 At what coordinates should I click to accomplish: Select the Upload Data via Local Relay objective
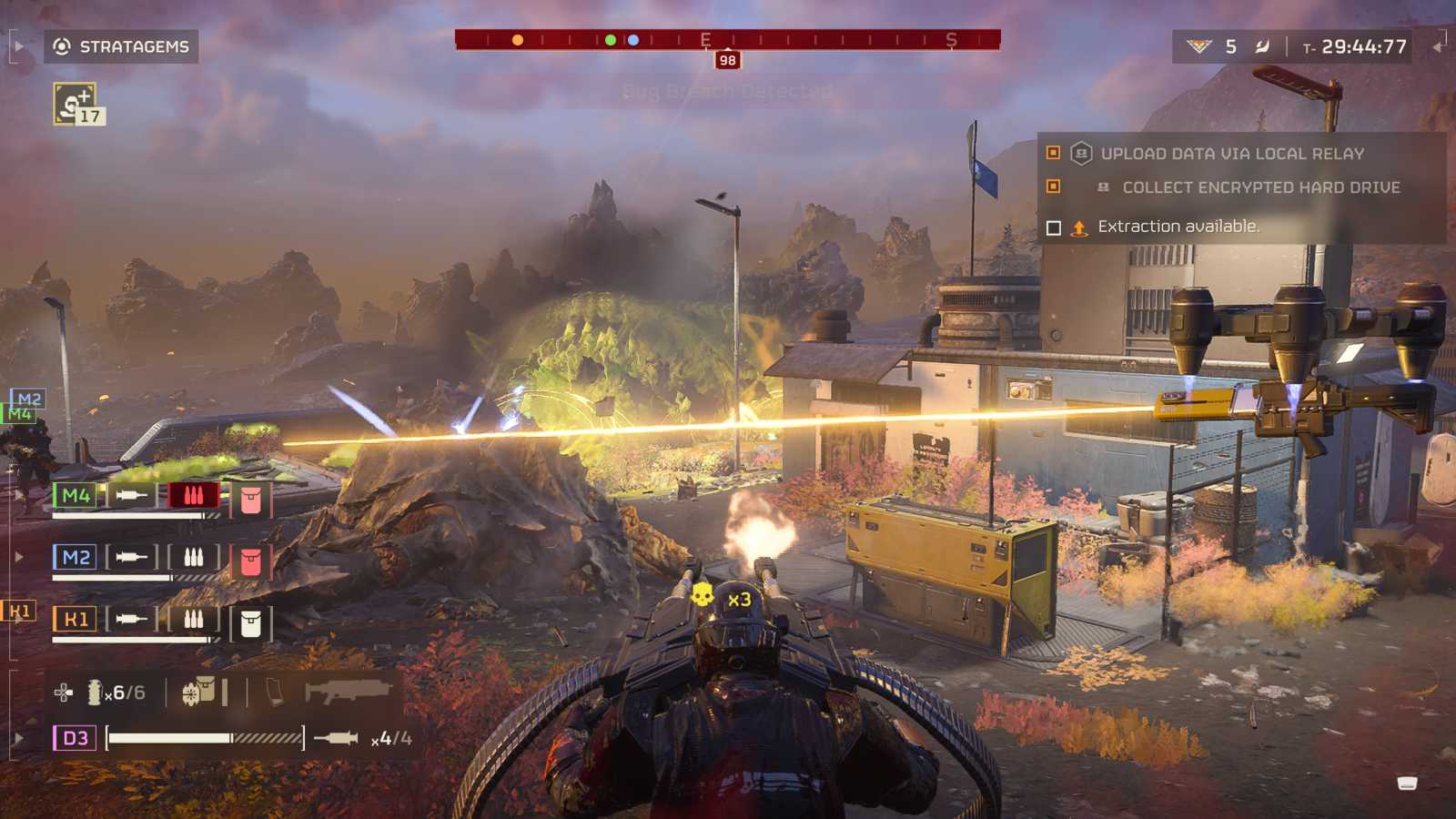coord(1232,154)
